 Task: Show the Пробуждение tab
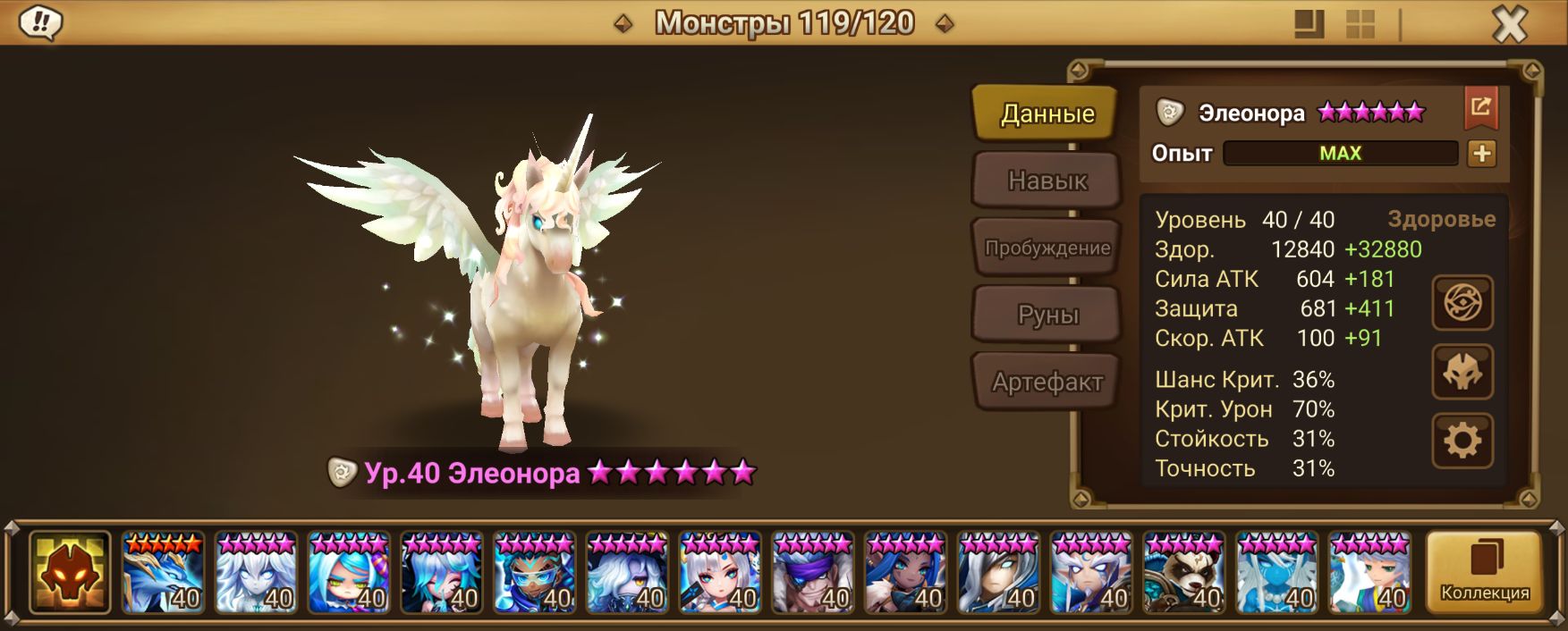[x=1047, y=248]
